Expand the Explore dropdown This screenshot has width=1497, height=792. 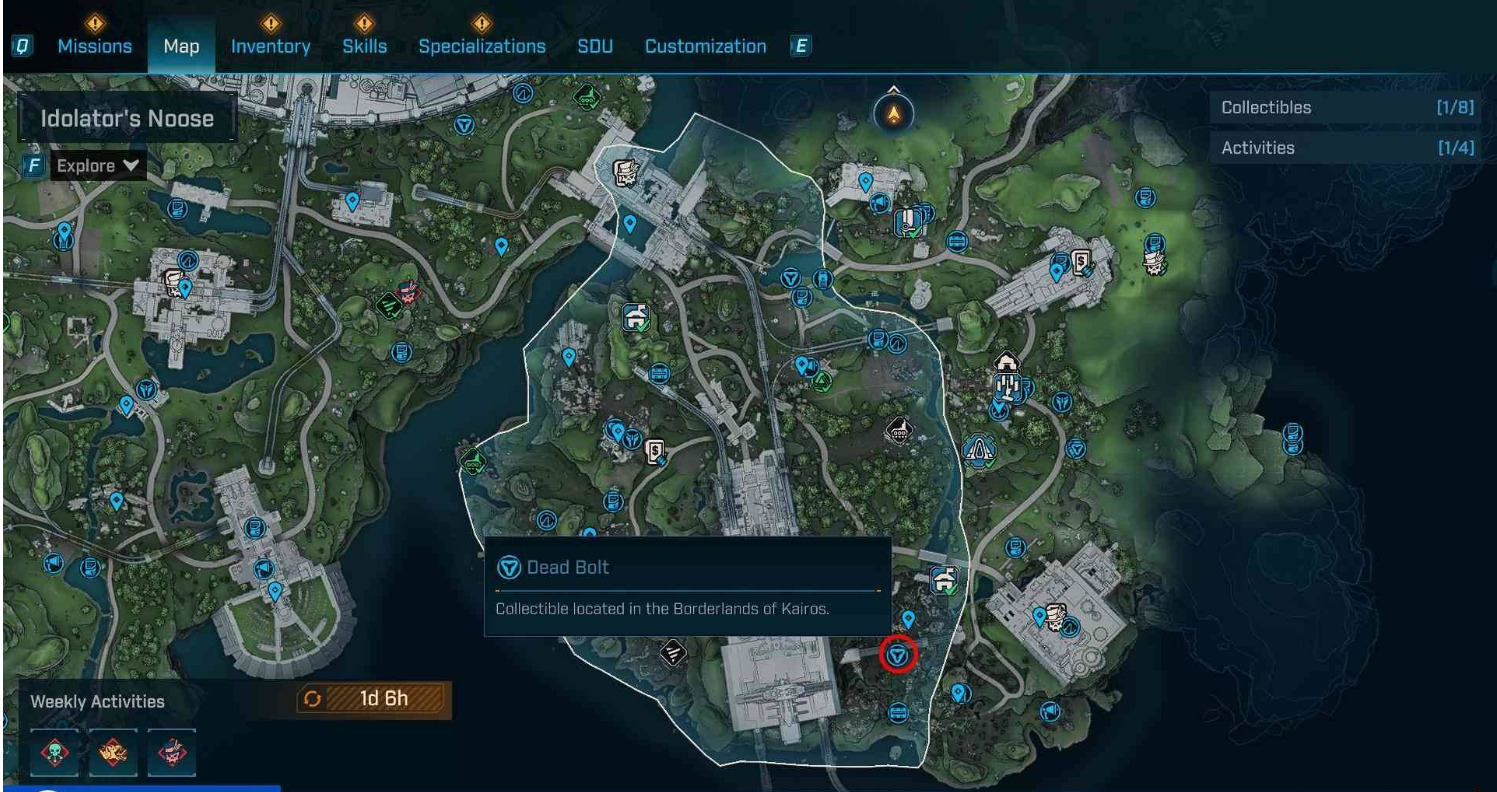[97, 165]
